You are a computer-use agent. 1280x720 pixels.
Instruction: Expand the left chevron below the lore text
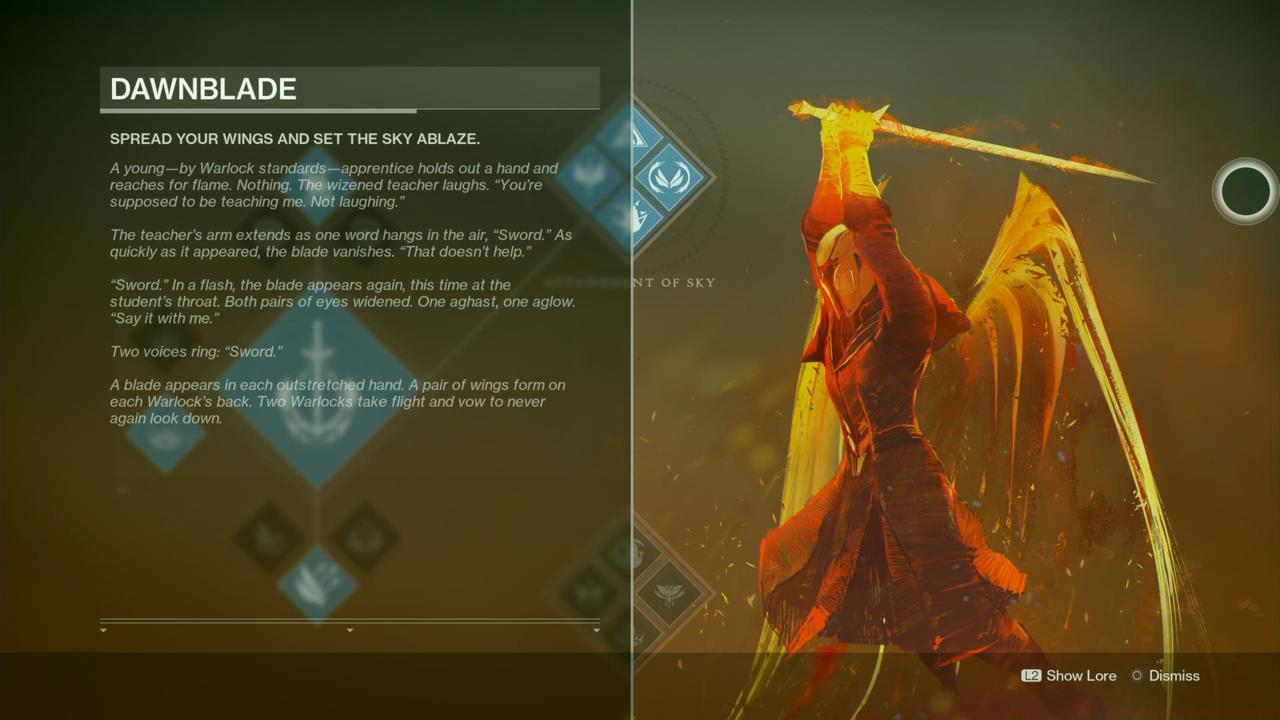click(x=101, y=632)
